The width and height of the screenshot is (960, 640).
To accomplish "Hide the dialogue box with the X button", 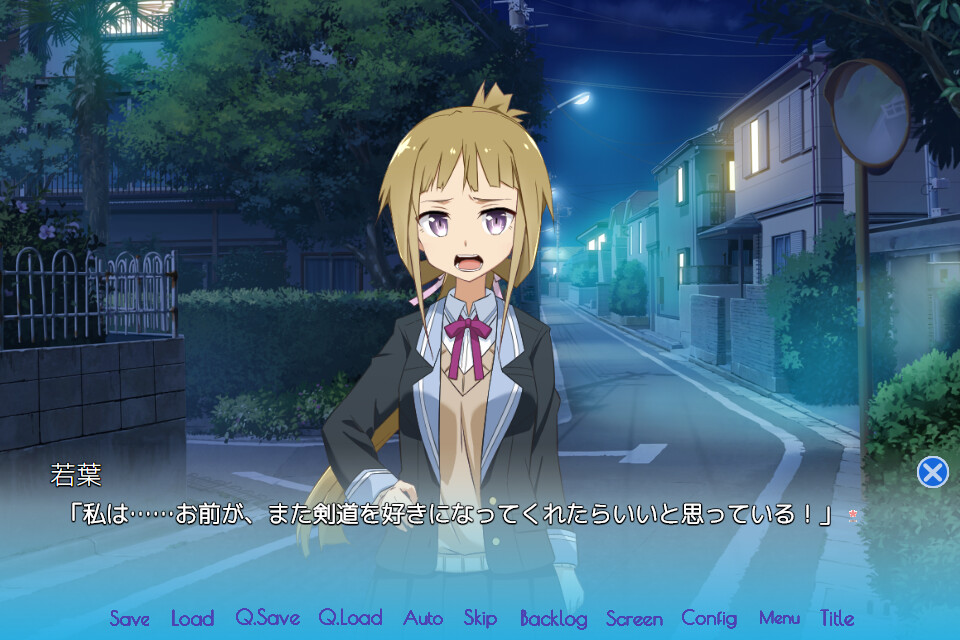I will [932, 472].
